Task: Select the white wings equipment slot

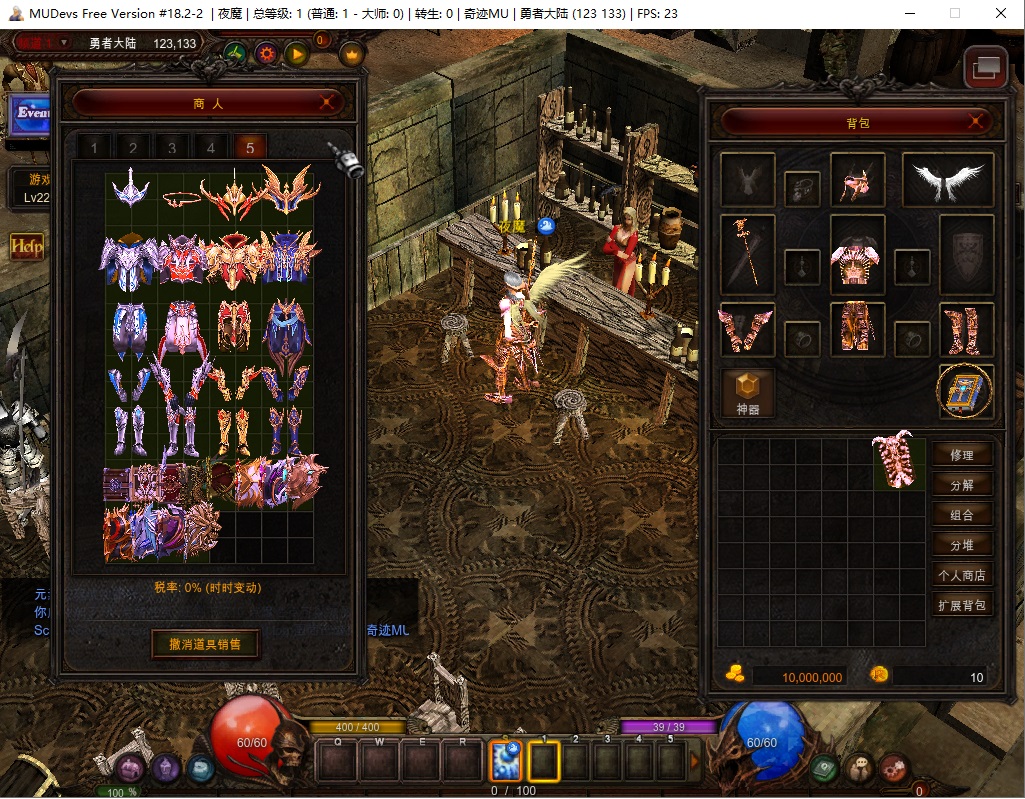Action: (x=948, y=180)
